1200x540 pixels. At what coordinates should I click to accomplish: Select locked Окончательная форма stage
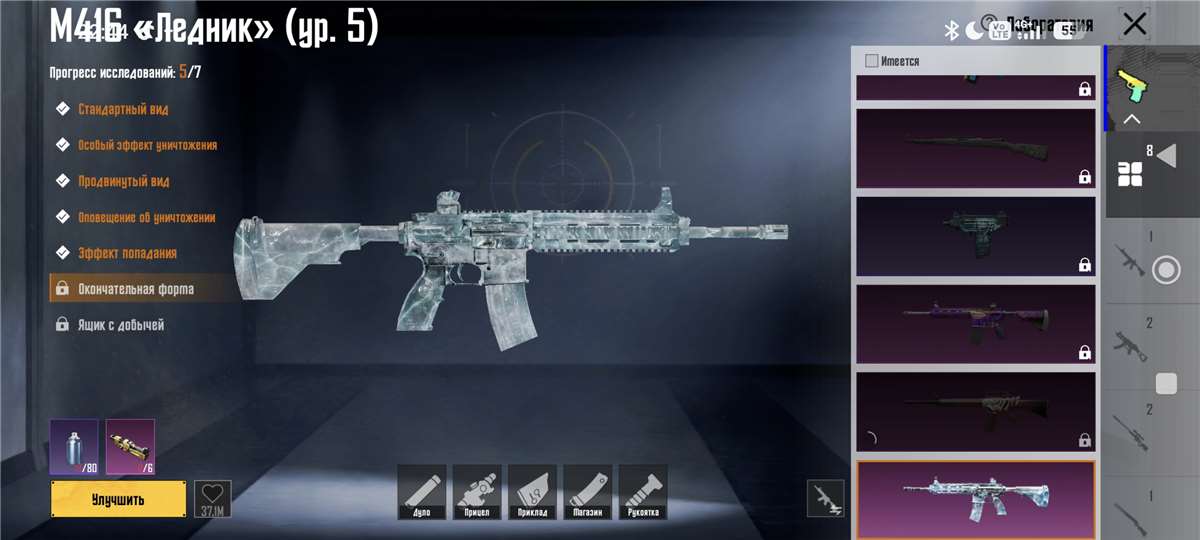click(135, 289)
